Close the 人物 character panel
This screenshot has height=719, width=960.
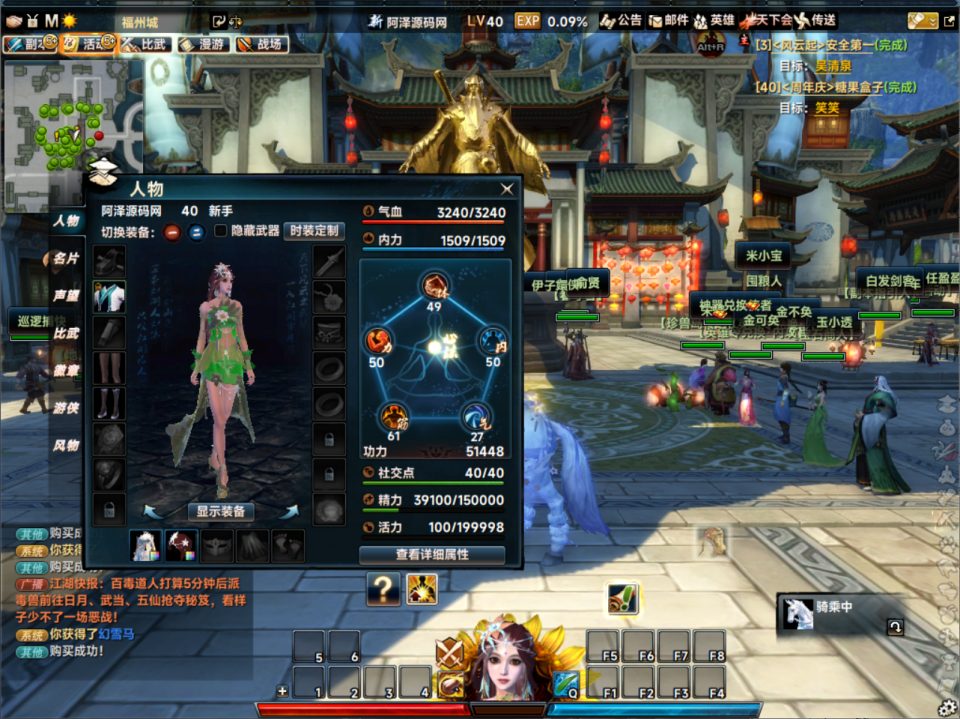point(507,188)
